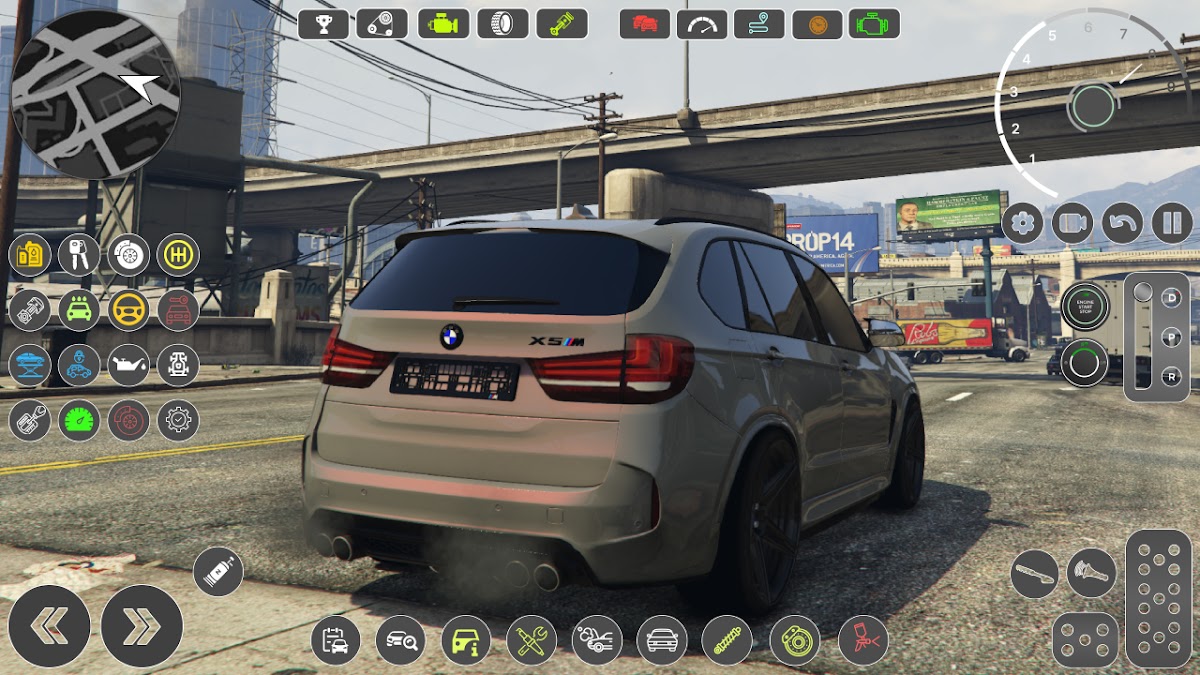The width and height of the screenshot is (1200, 675).
Task: Step on the tall gas pedal
Action: click(1158, 598)
